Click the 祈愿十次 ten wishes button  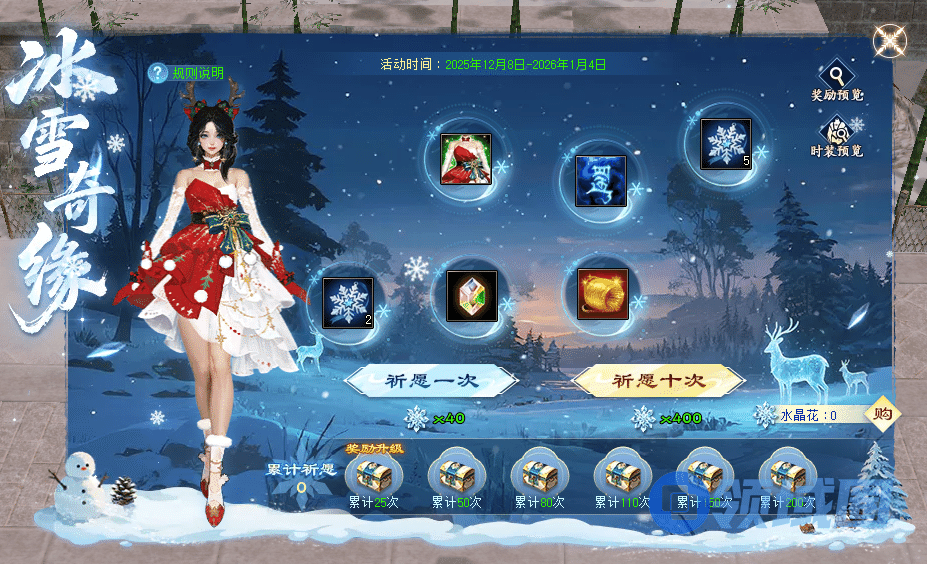point(658,381)
